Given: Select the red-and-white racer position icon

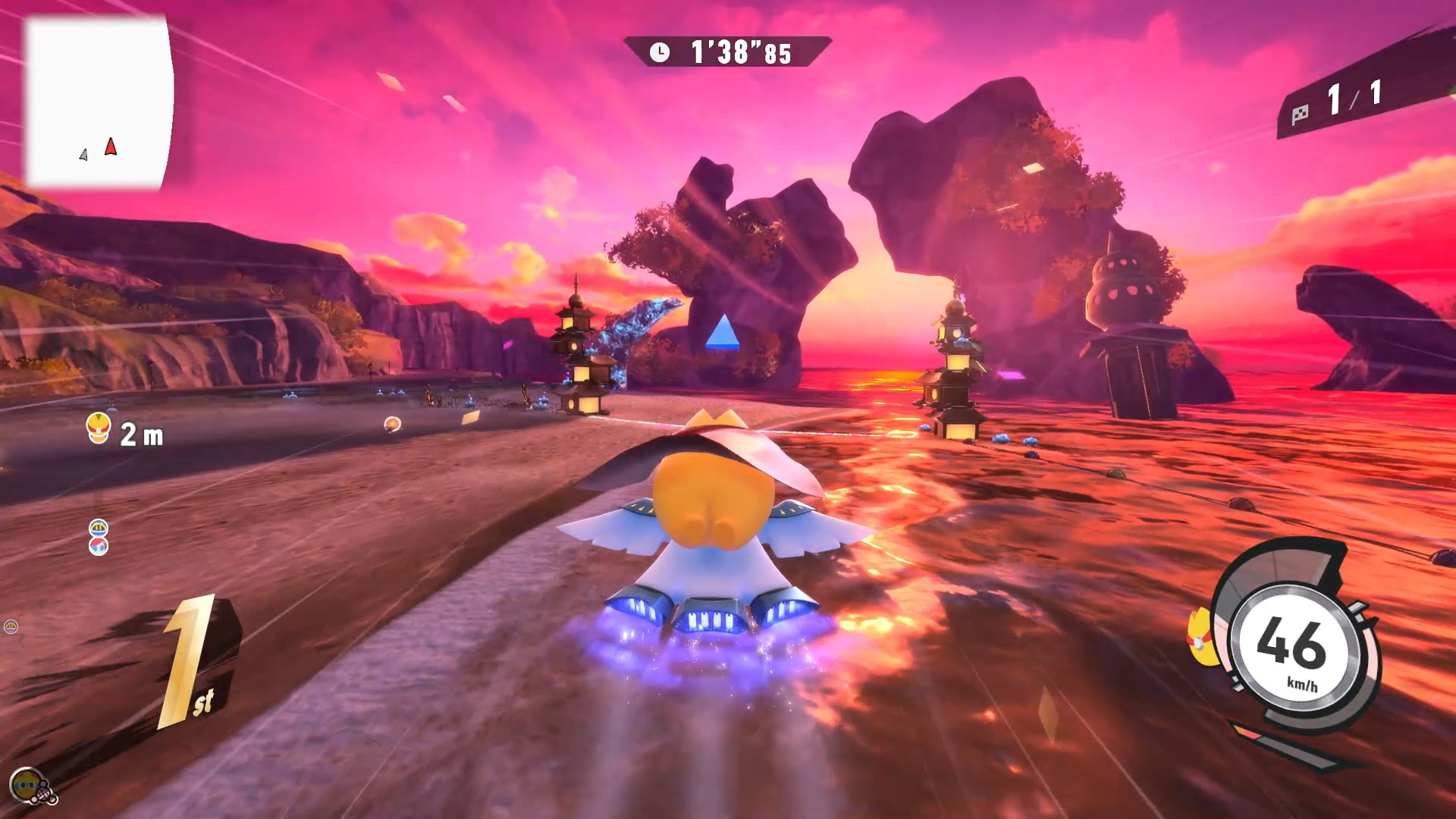Looking at the screenshot, I should (99, 545).
